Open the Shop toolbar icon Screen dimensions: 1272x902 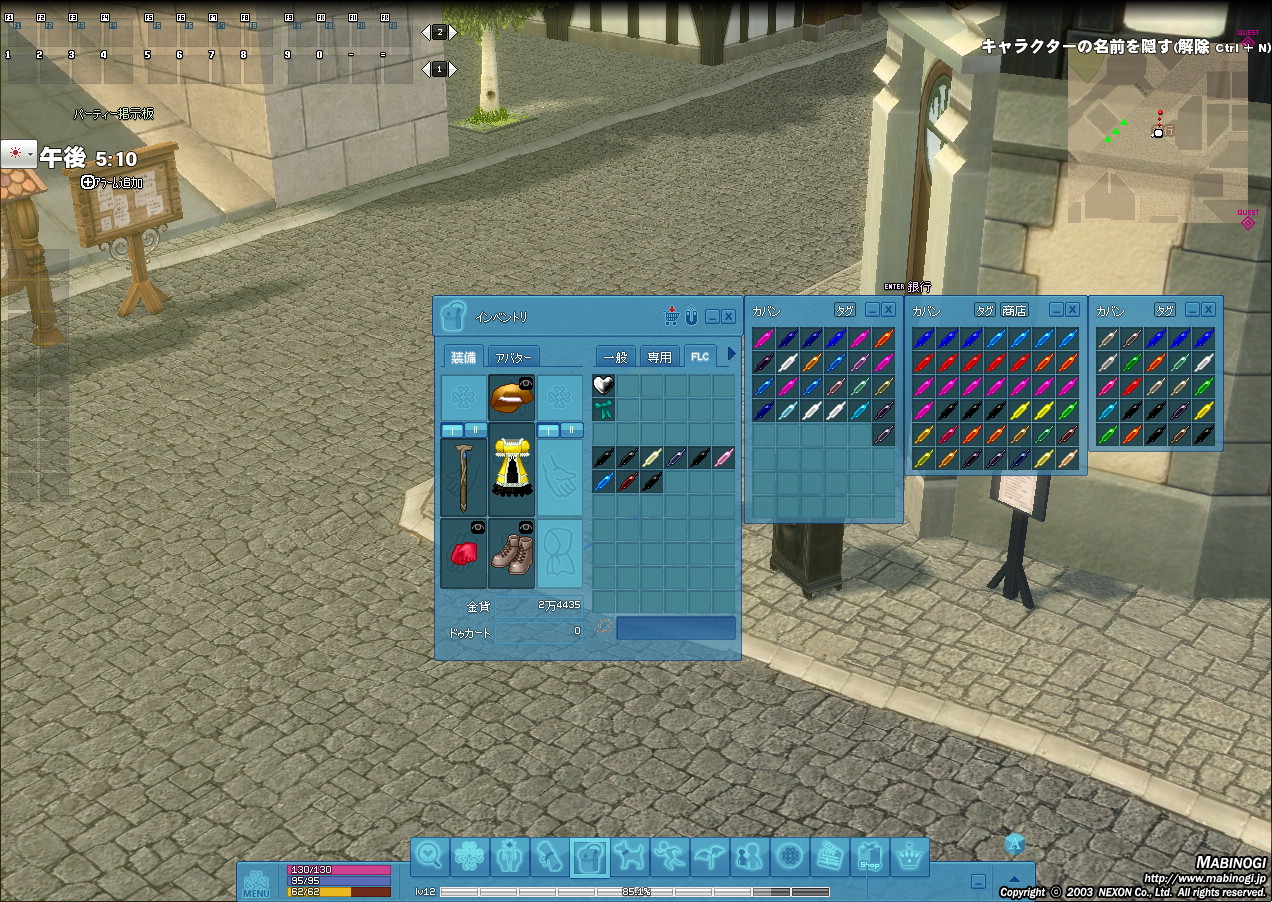(x=870, y=857)
